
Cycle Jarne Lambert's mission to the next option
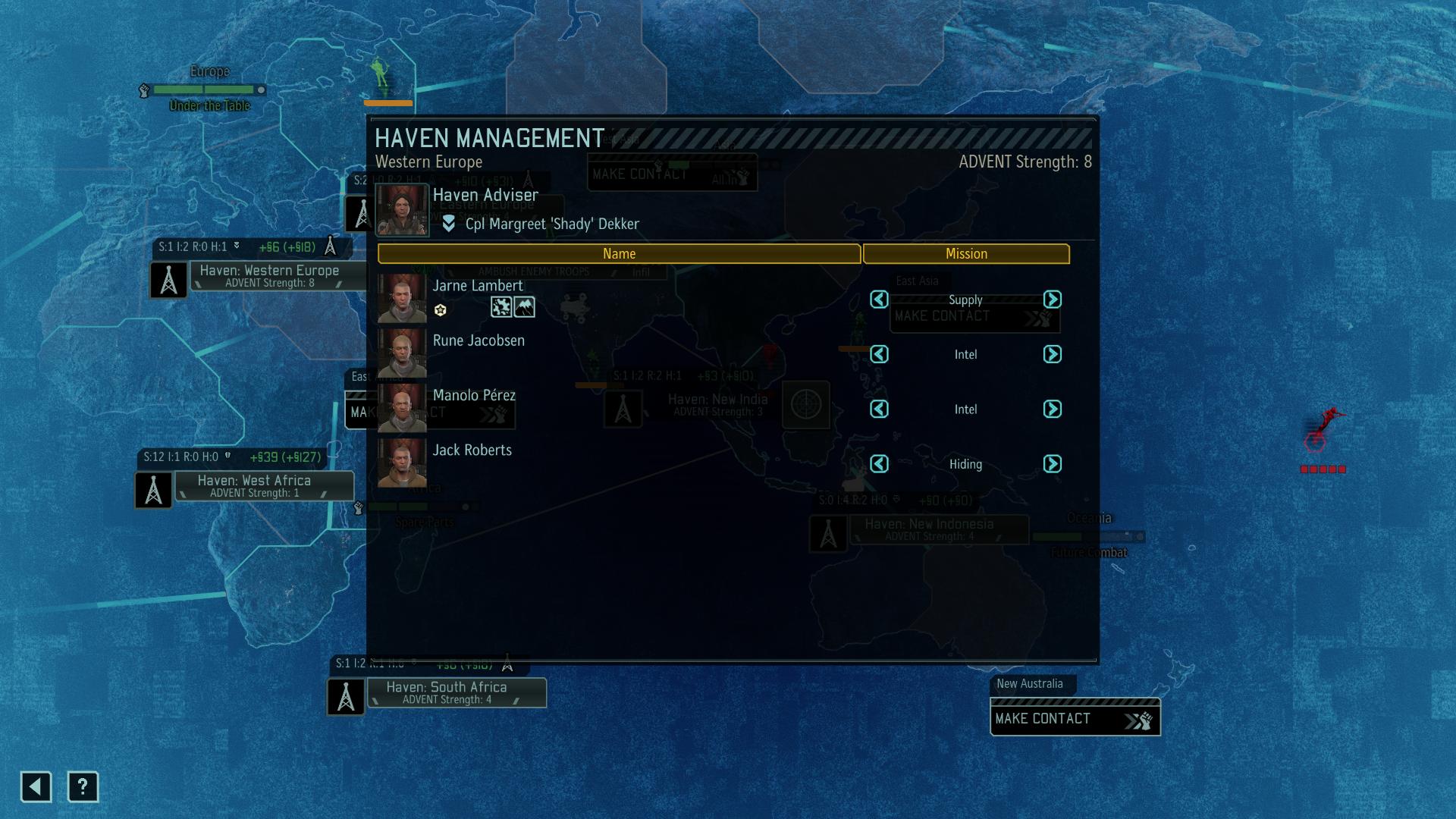tap(1052, 300)
